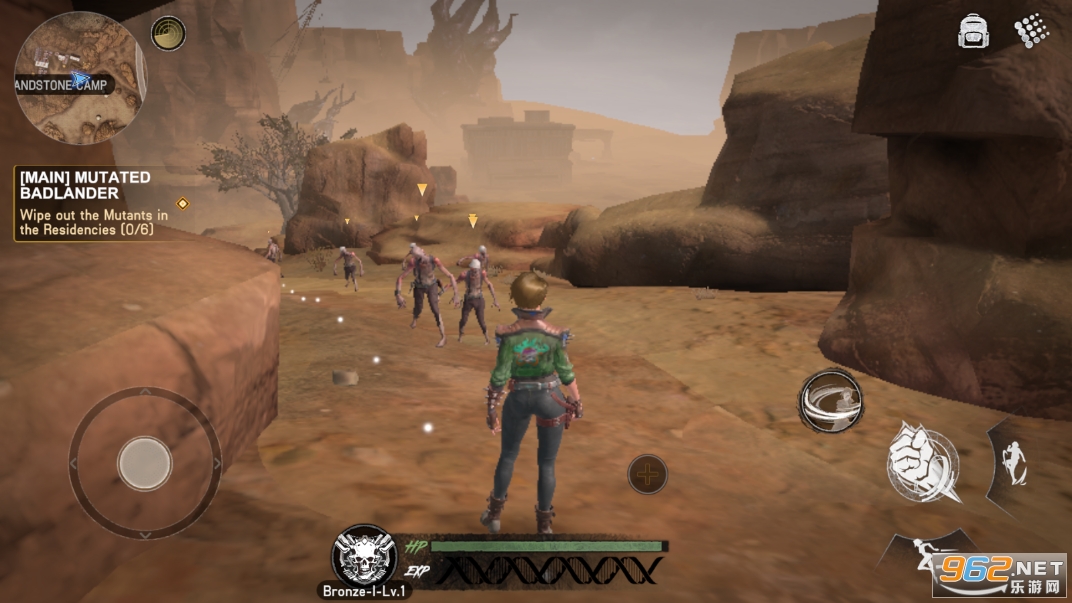Tap the orange plus quick-slot button
Image resolution: width=1072 pixels, height=603 pixels.
[x=648, y=473]
